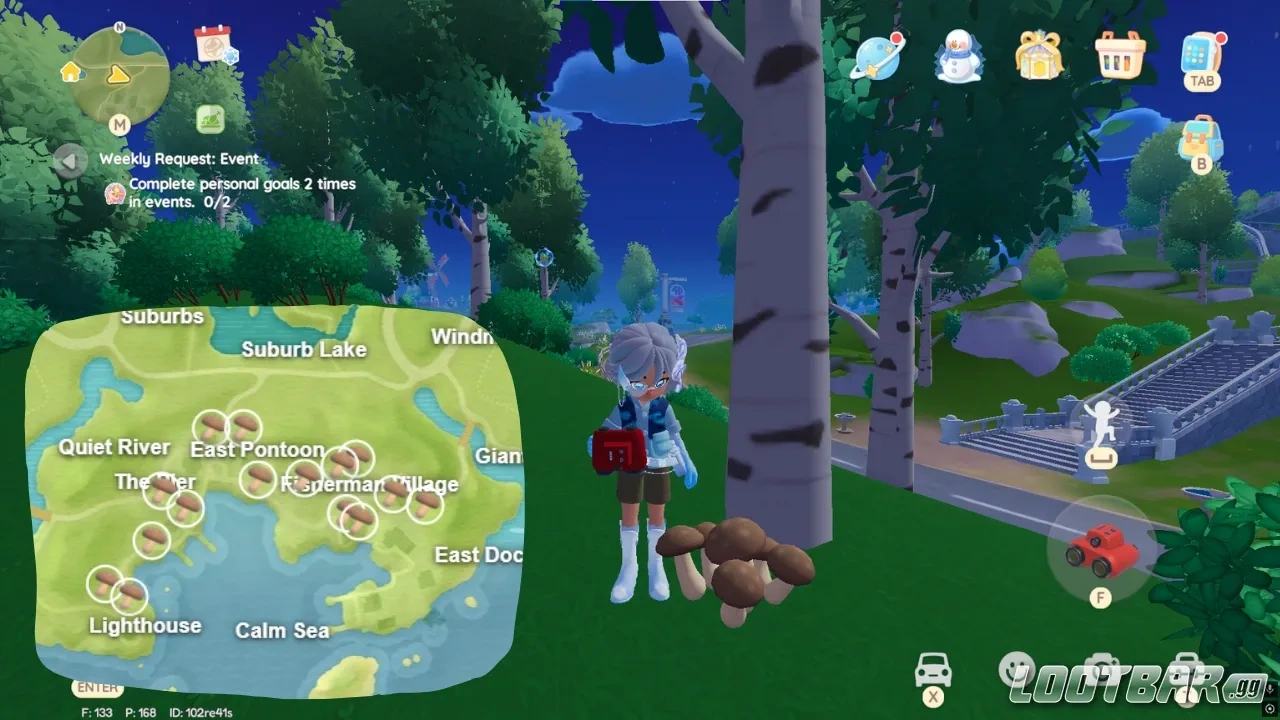Screen dimensions: 1280x720
Task: Click the home icon on the minimap
Action: [70, 73]
